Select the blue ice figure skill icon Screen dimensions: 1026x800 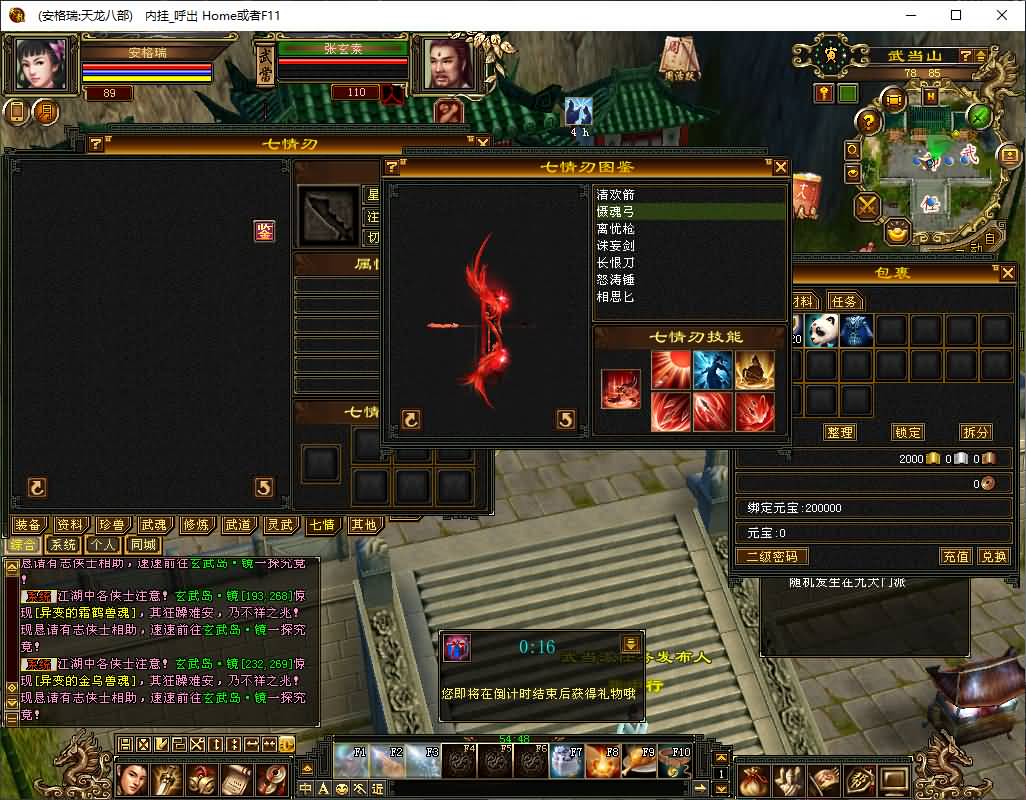713,370
